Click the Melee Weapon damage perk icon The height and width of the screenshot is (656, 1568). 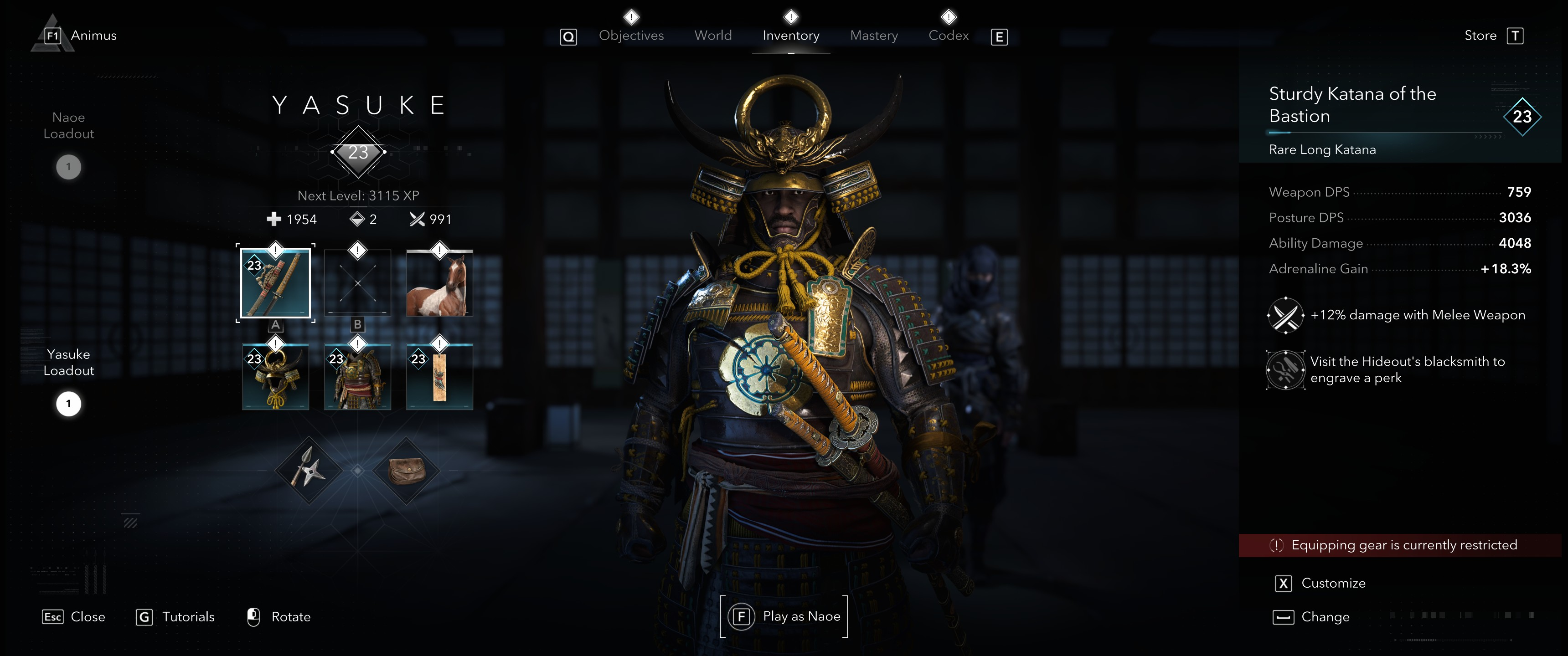(x=1285, y=315)
